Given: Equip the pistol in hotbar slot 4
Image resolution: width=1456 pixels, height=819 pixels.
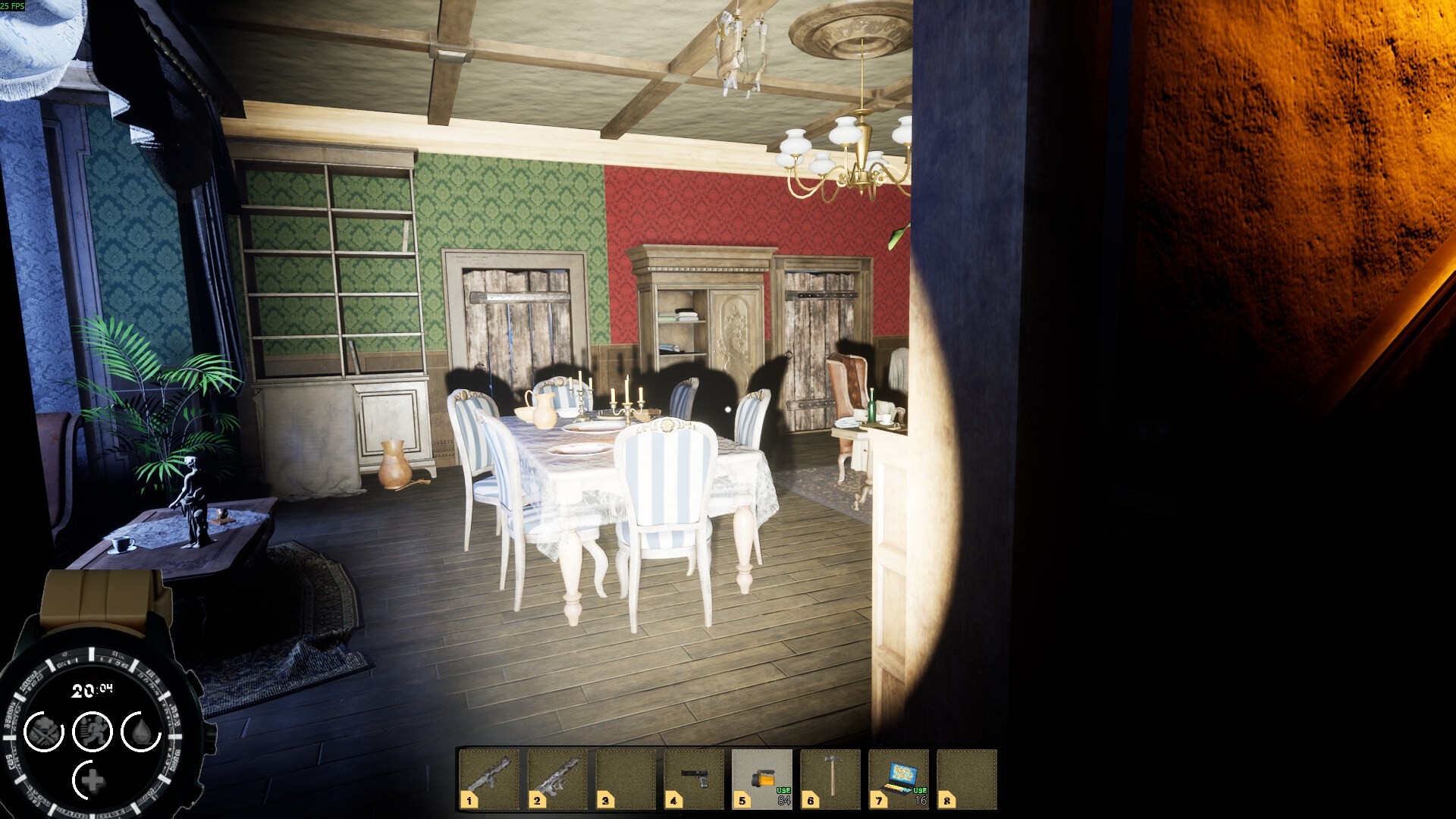Looking at the screenshot, I should [692, 777].
